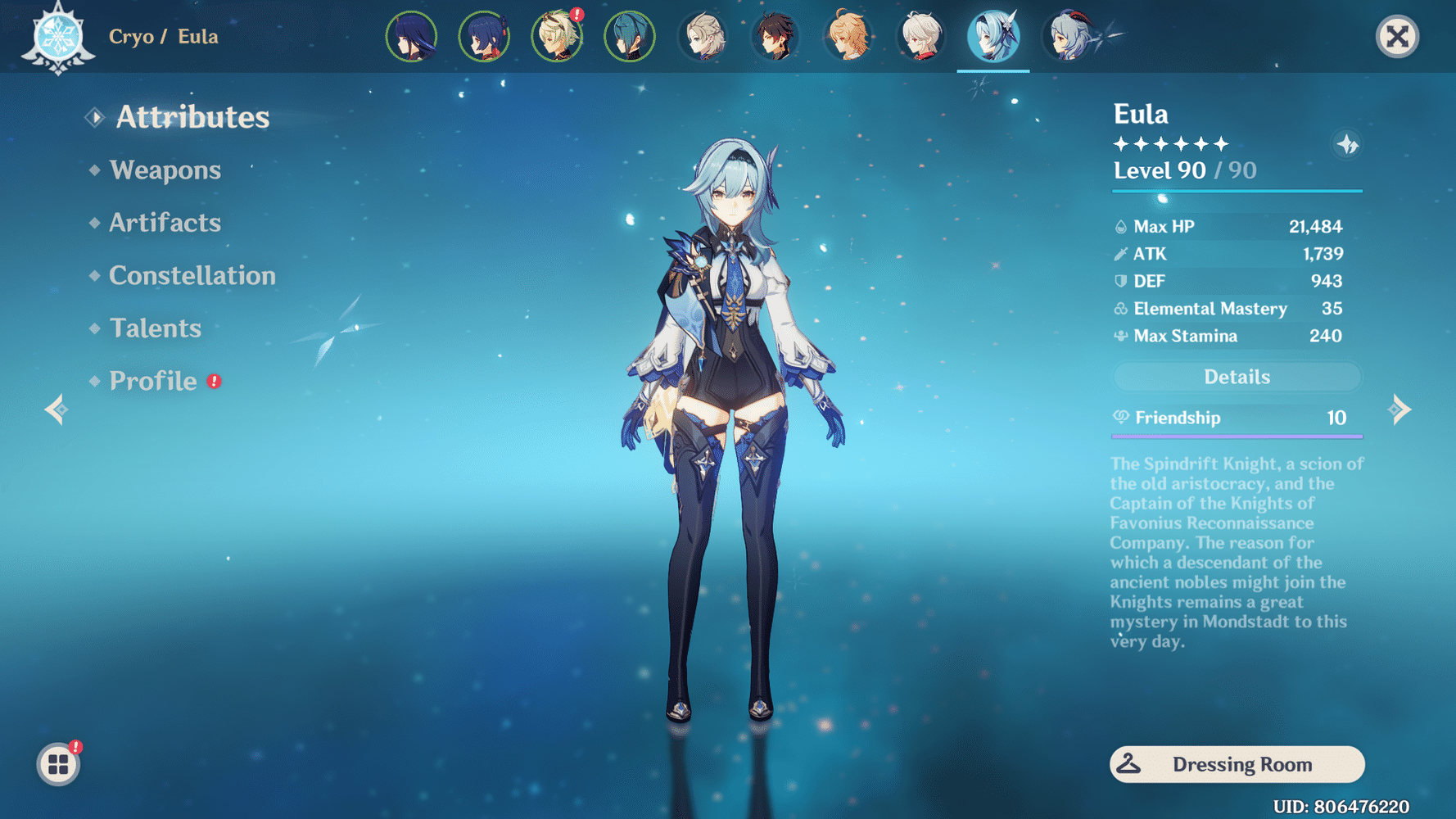Click the Details button
This screenshot has width=1456, height=819.
1237,376
